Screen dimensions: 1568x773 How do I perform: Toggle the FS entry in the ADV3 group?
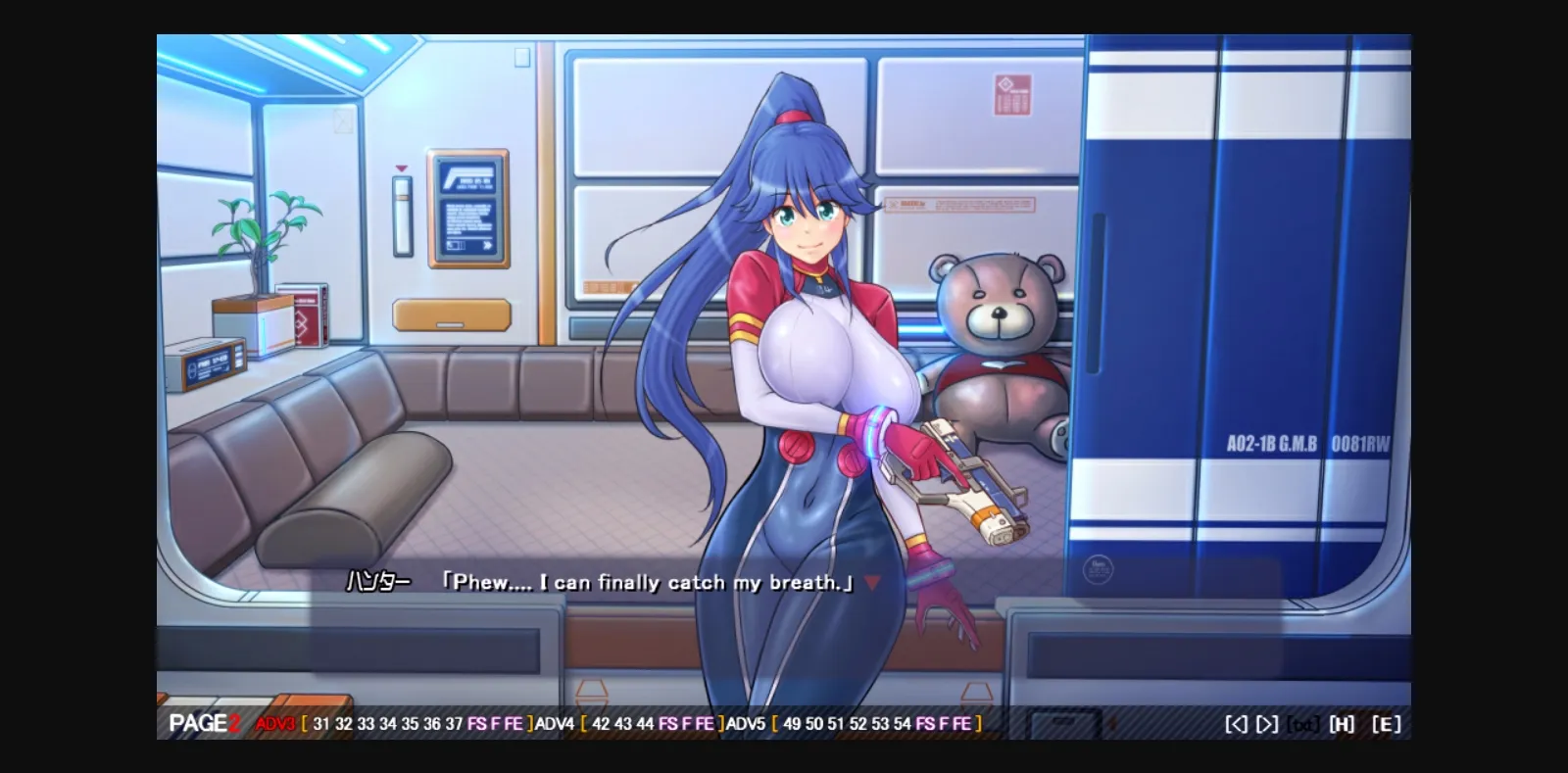pyautogui.click(x=476, y=723)
